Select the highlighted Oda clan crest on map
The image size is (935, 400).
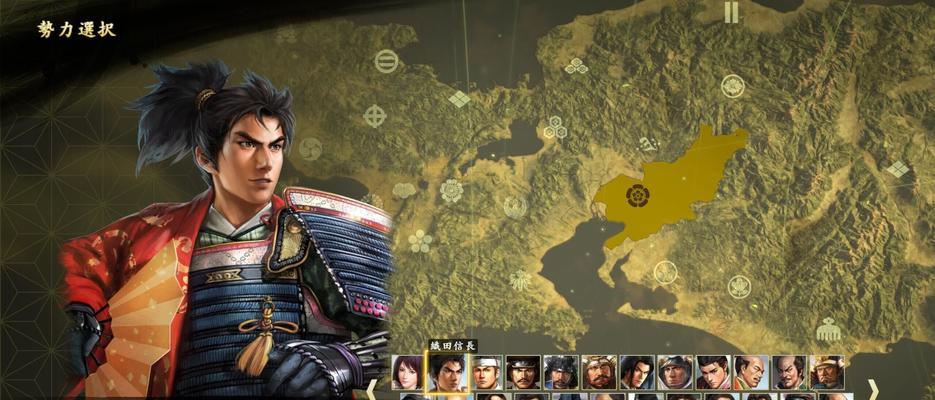(x=634, y=194)
